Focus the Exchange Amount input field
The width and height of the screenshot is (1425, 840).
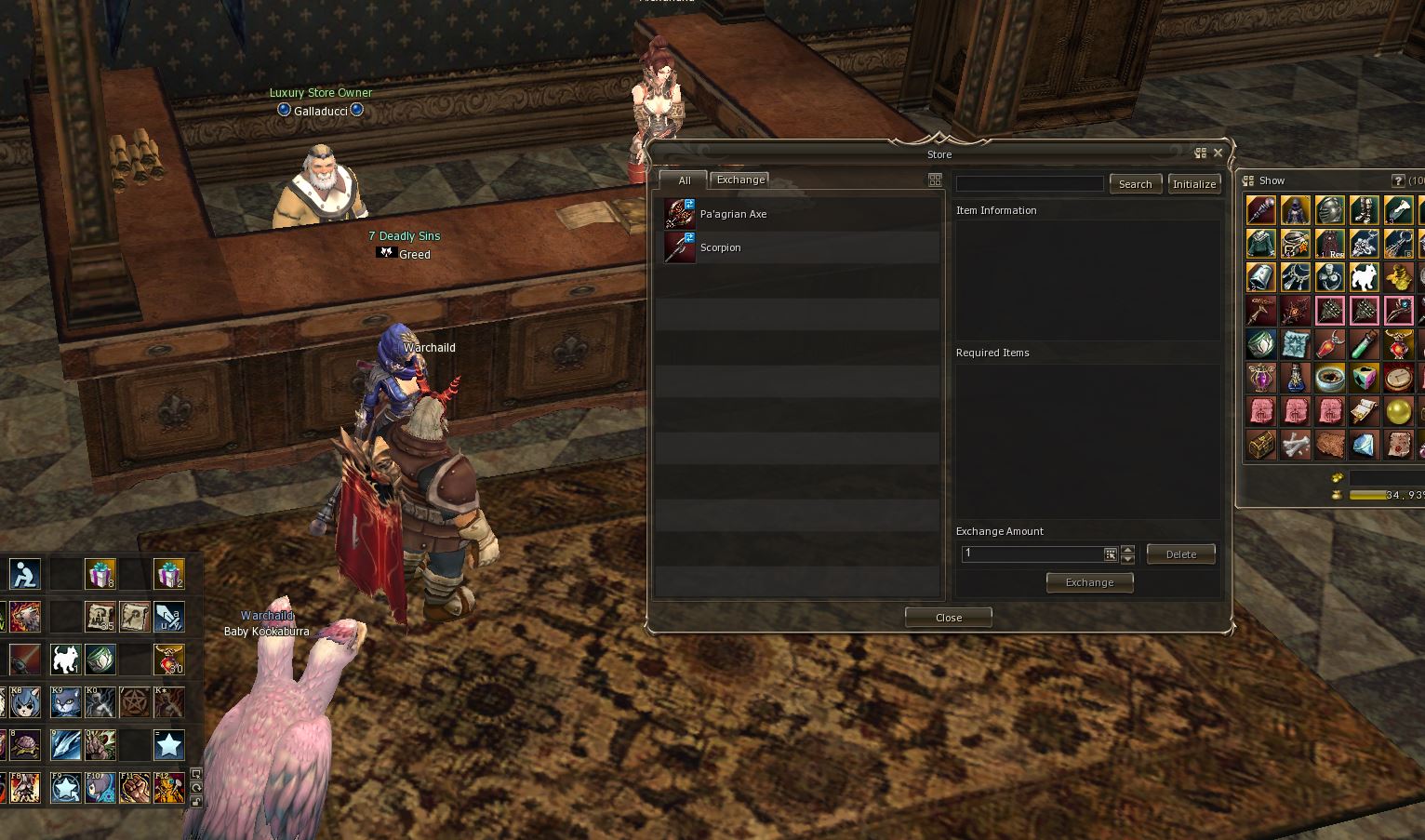point(1032,554)
